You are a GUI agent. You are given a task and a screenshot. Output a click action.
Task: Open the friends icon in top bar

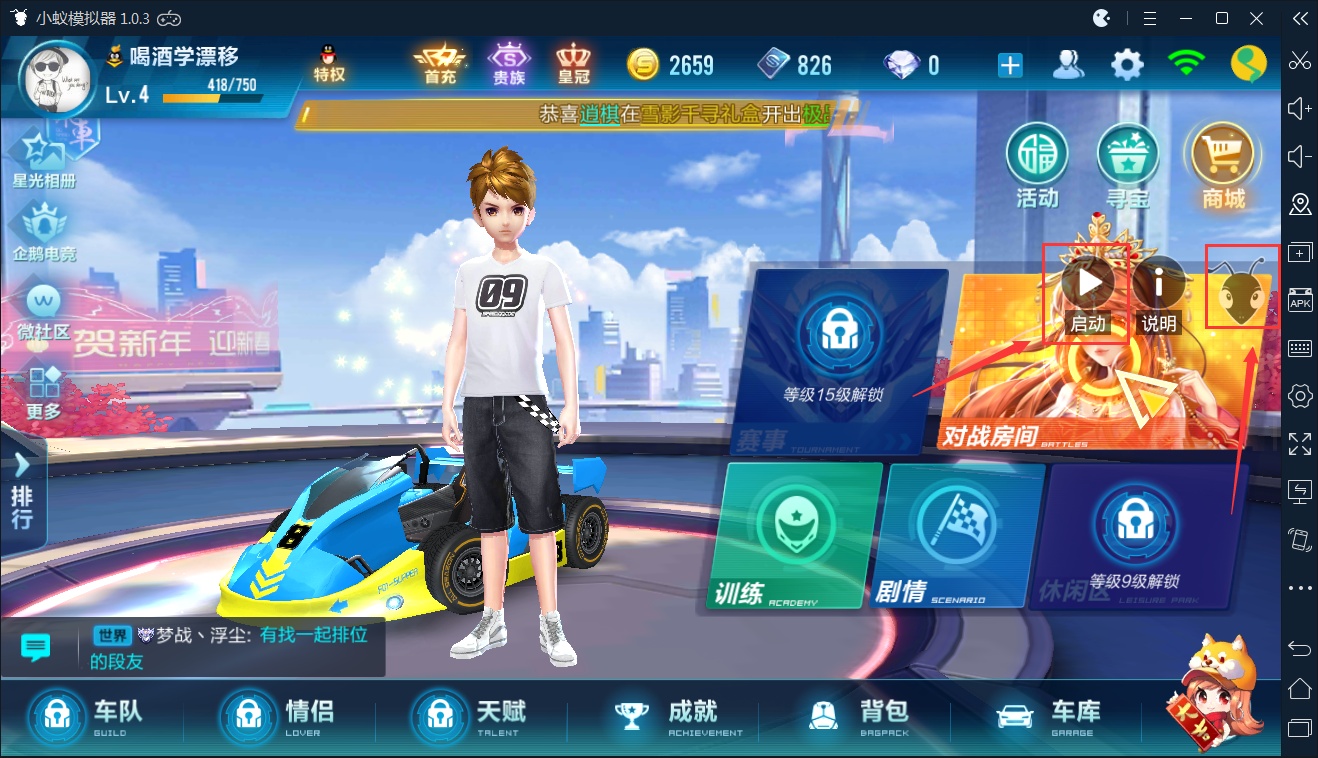1069,65
